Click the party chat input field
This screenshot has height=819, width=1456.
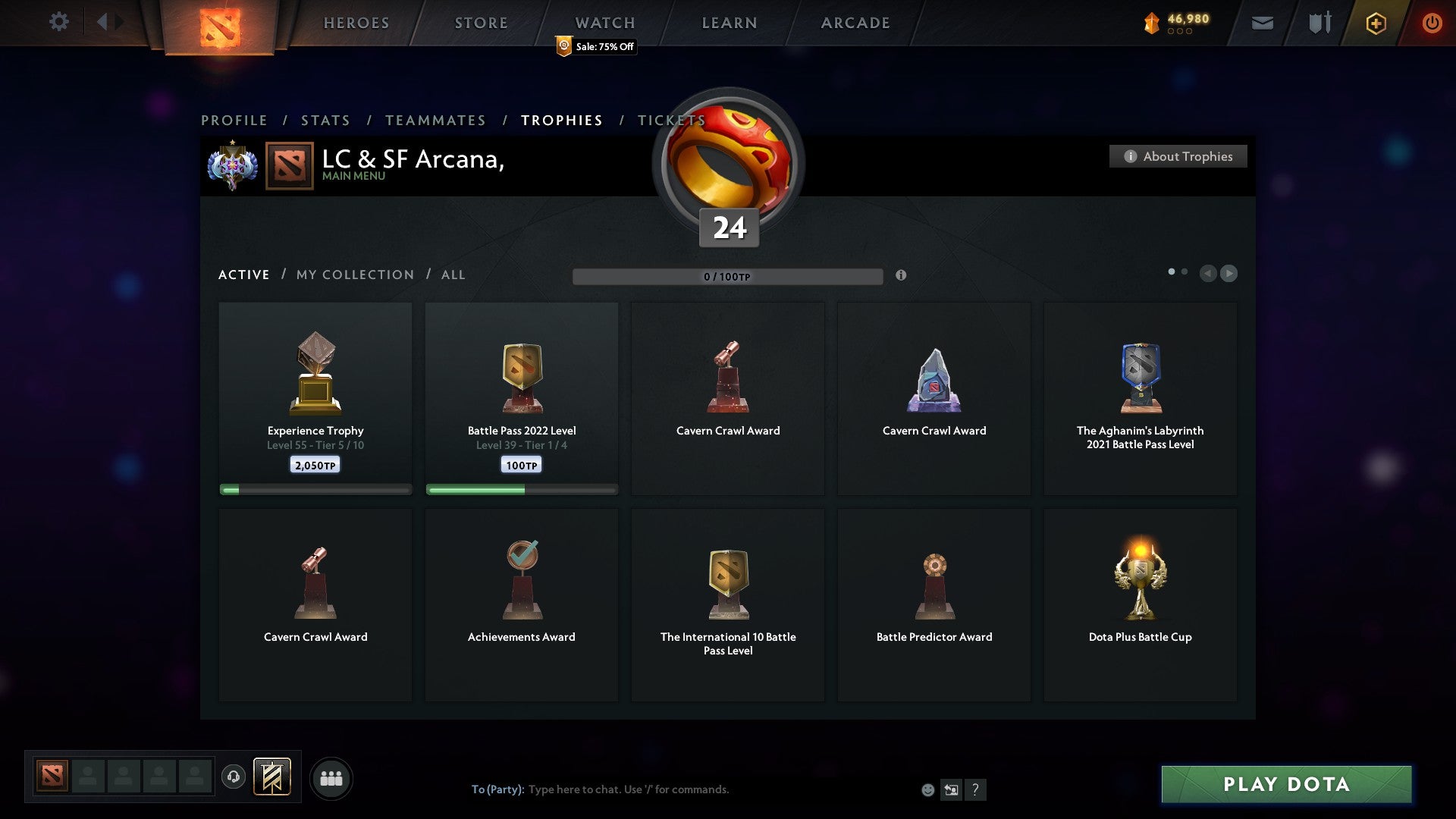click(629, 789)
